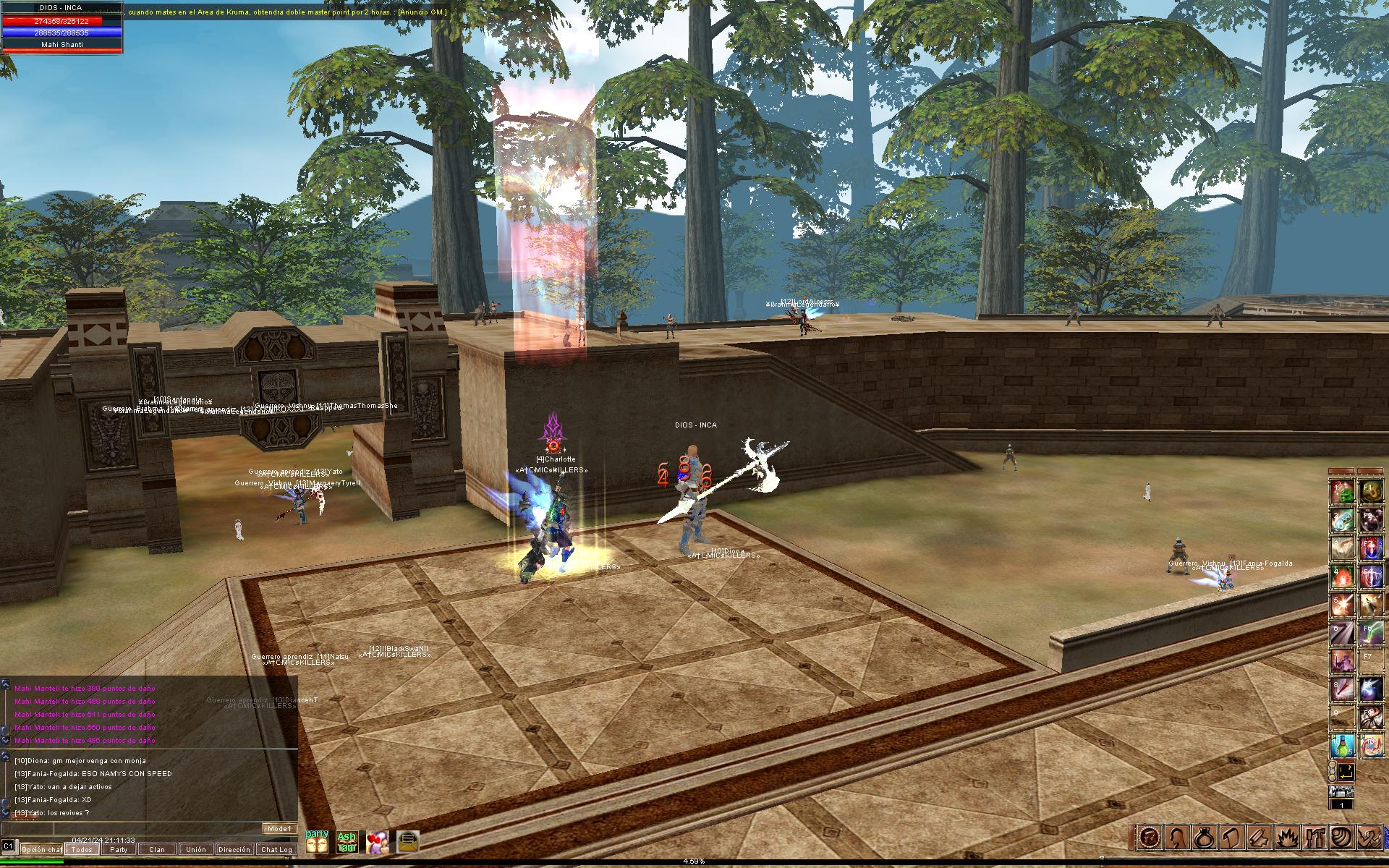Cast the green poison skill in slot 1
This screenshot has width=1389, height=868.
[1343, 493]
